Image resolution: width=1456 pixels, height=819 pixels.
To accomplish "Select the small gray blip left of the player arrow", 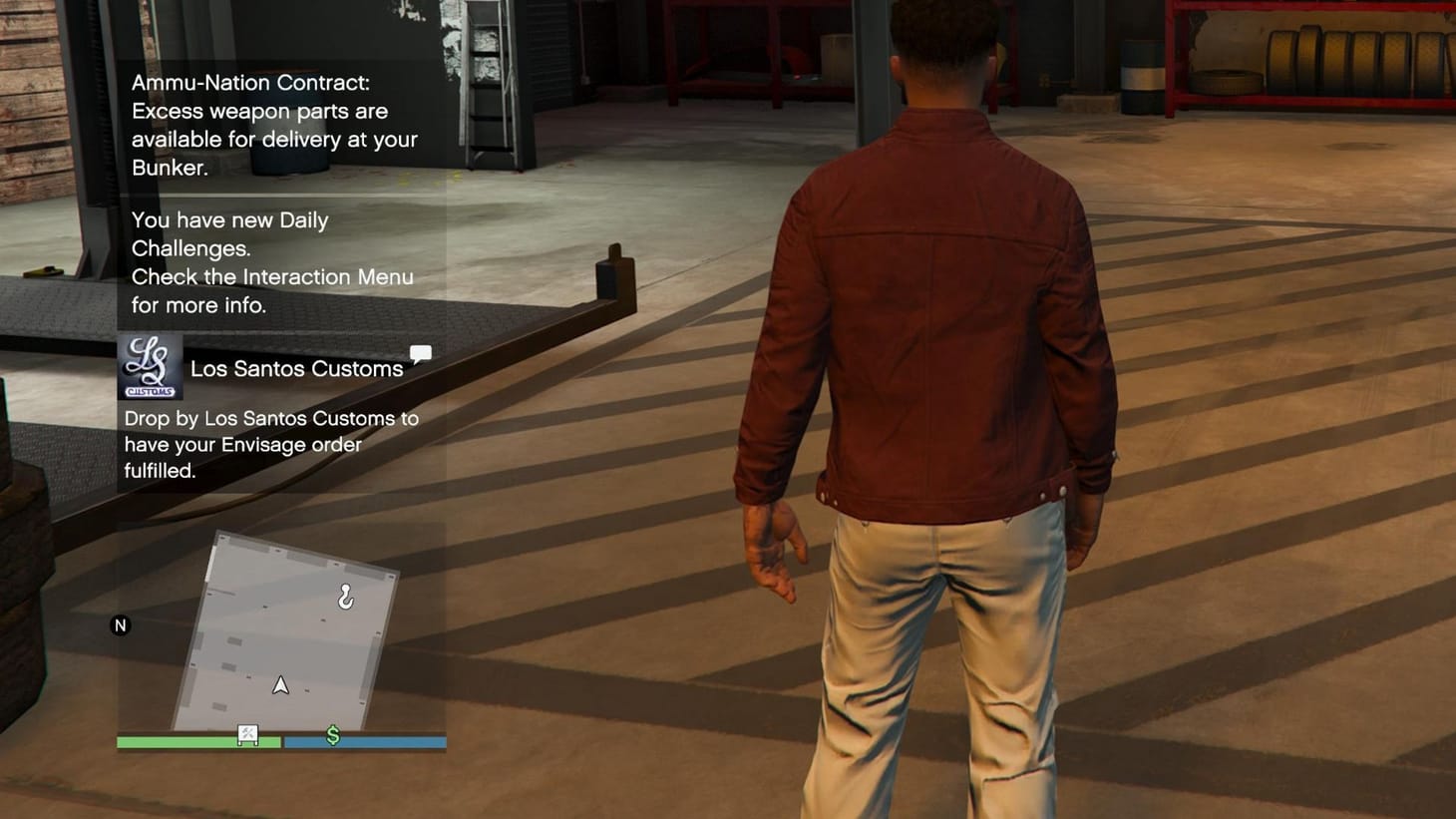I will pyautogui.click(x=248, y=676).
